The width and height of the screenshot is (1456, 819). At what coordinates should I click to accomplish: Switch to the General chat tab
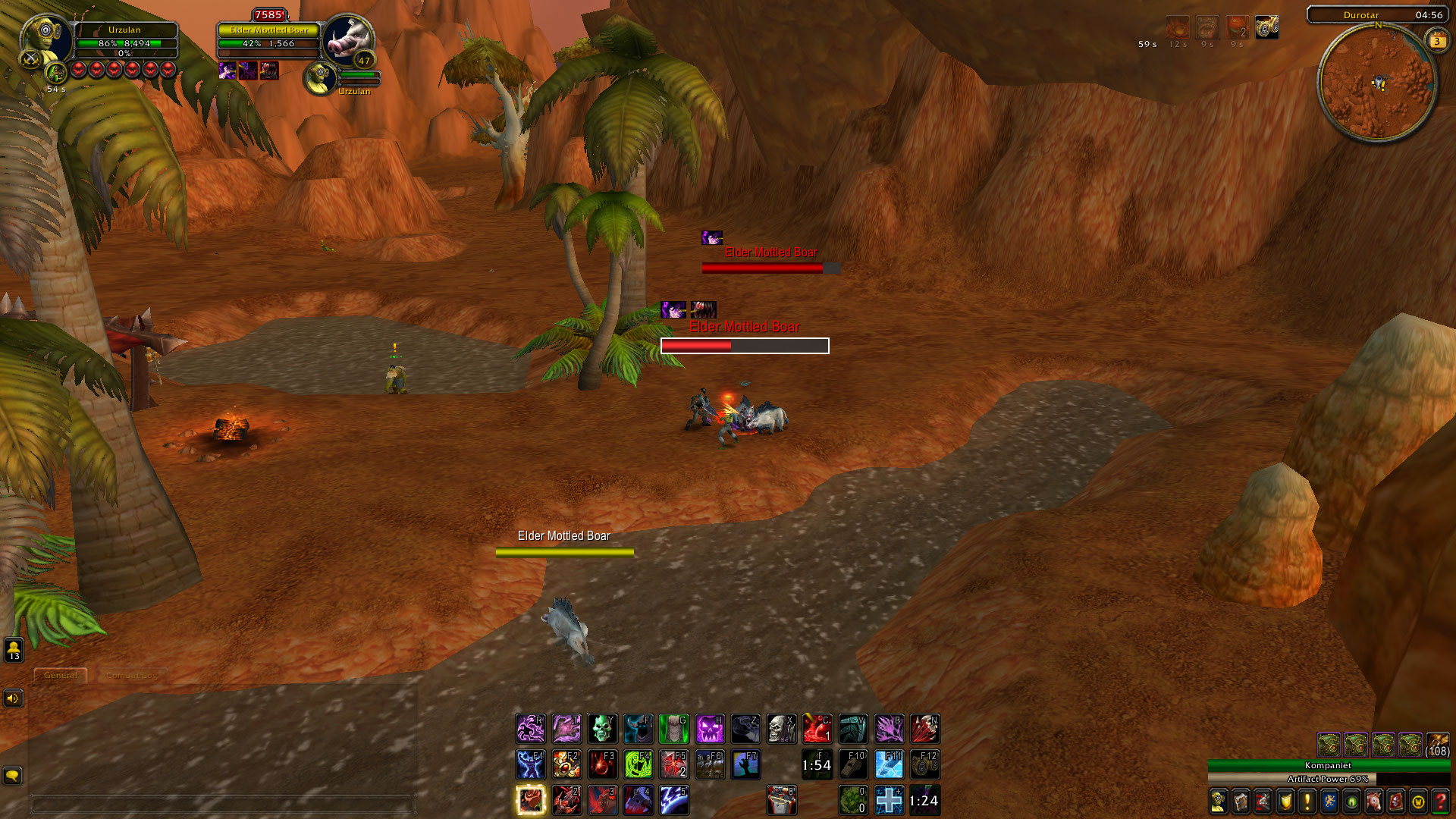[x=61, y=675]
